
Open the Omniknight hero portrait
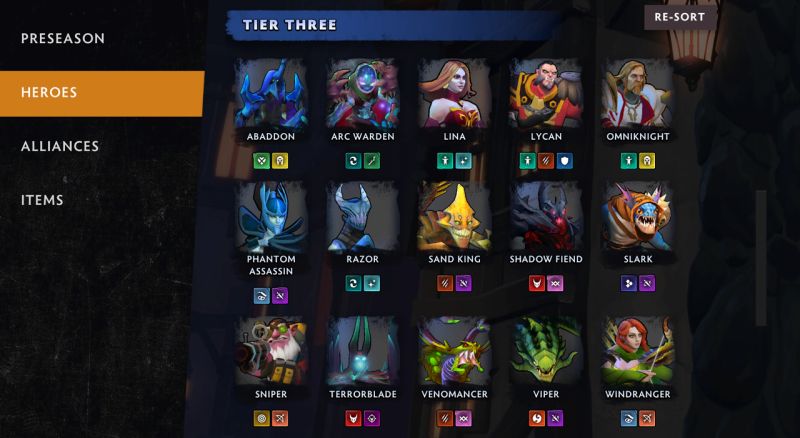coord(635,93)
